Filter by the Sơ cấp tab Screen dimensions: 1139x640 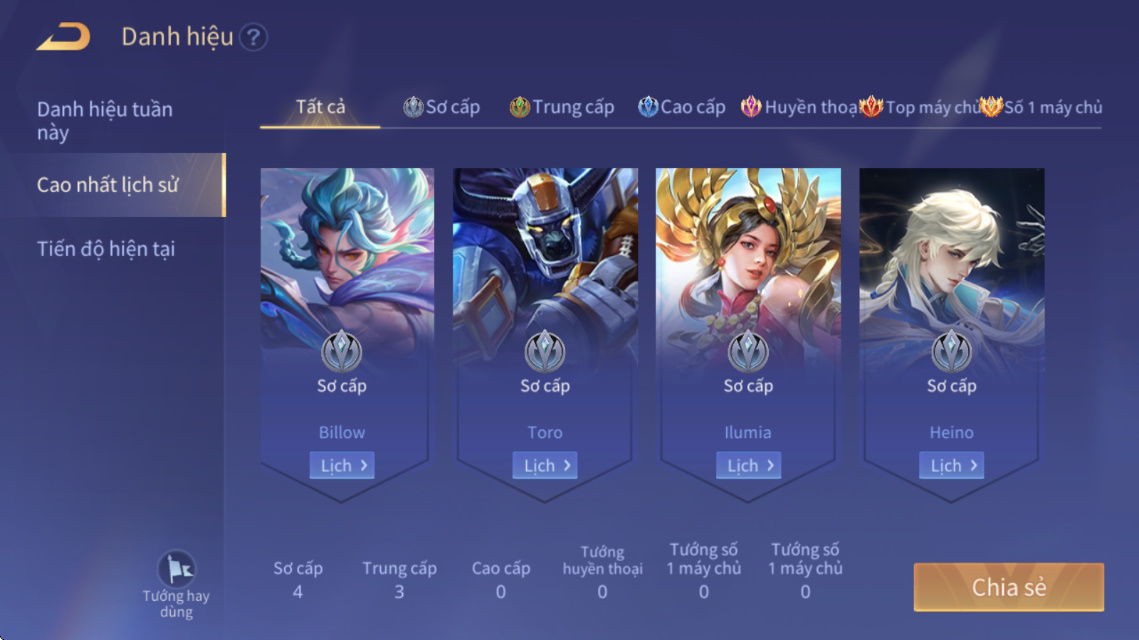point(442,107)
